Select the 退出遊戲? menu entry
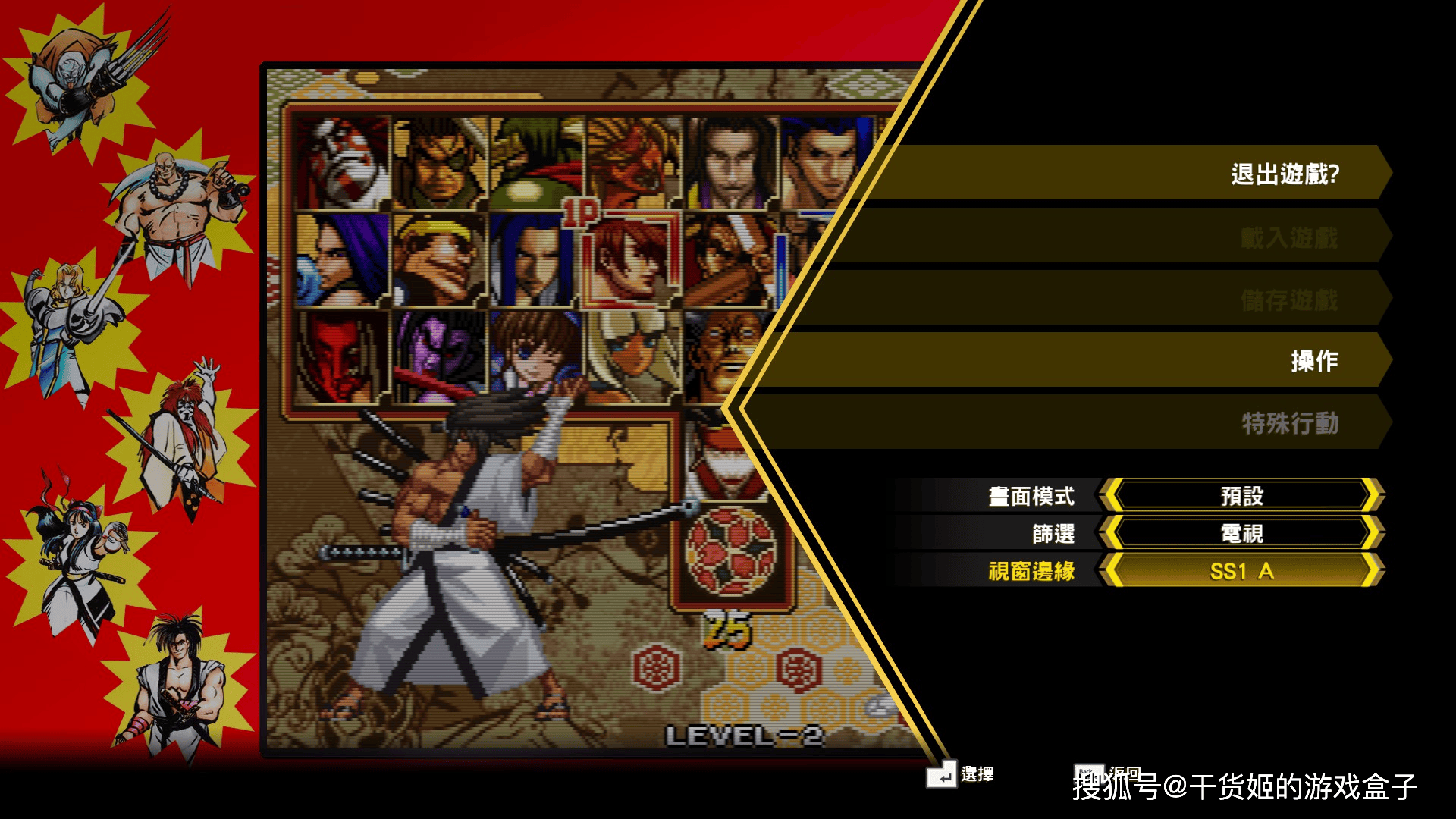Screen dimensions: 1456x819 point(1285,174)
